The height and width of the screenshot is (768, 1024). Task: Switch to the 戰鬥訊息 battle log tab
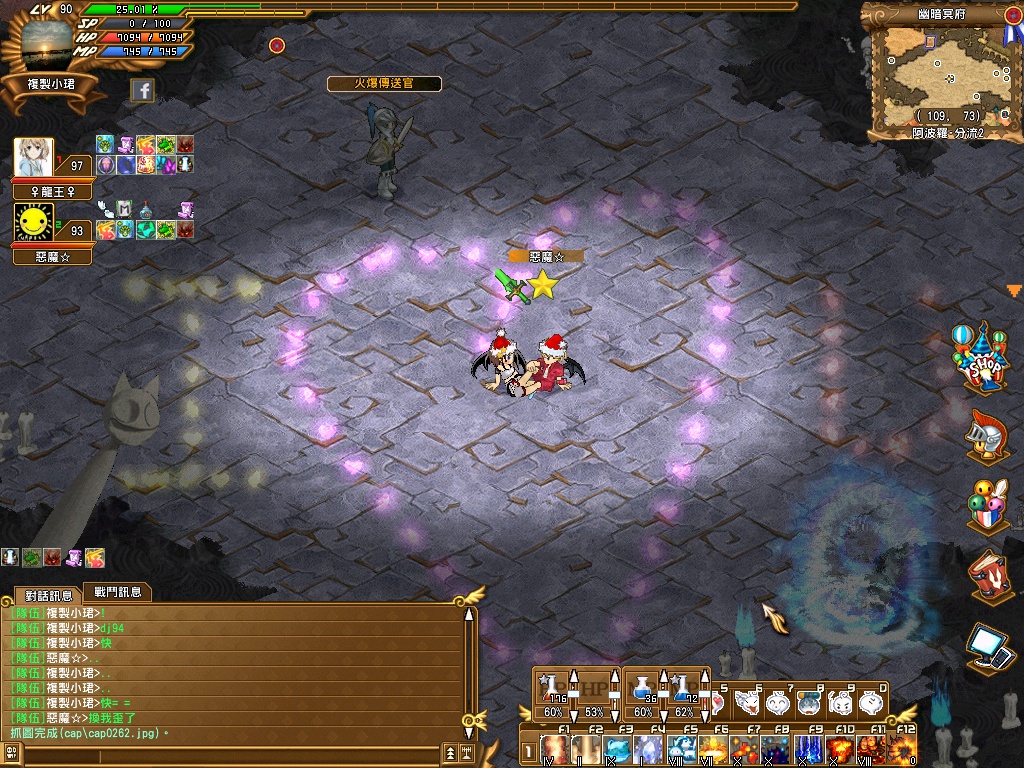tap(118, 592)
